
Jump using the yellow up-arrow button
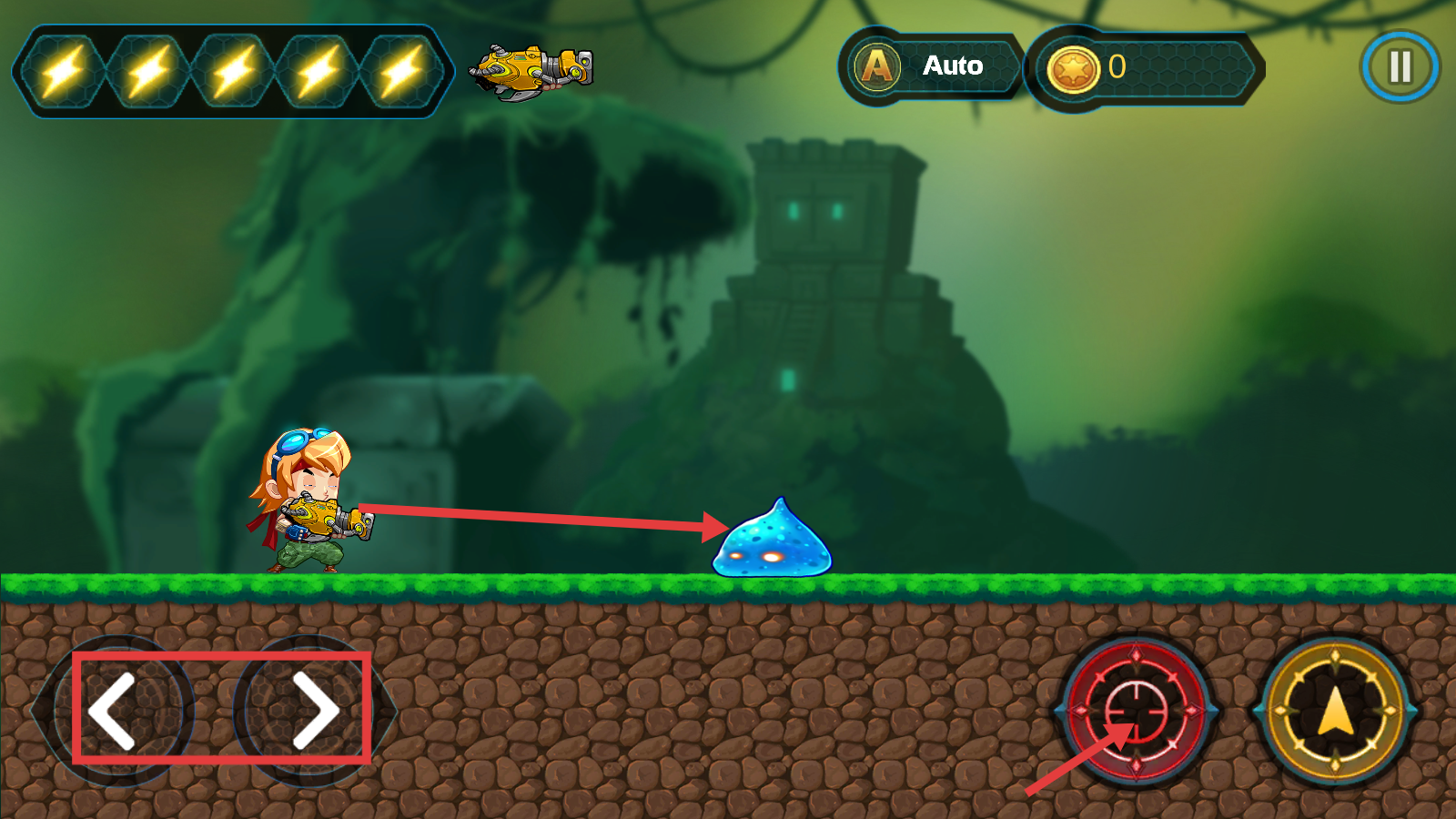pos(1334,711)
